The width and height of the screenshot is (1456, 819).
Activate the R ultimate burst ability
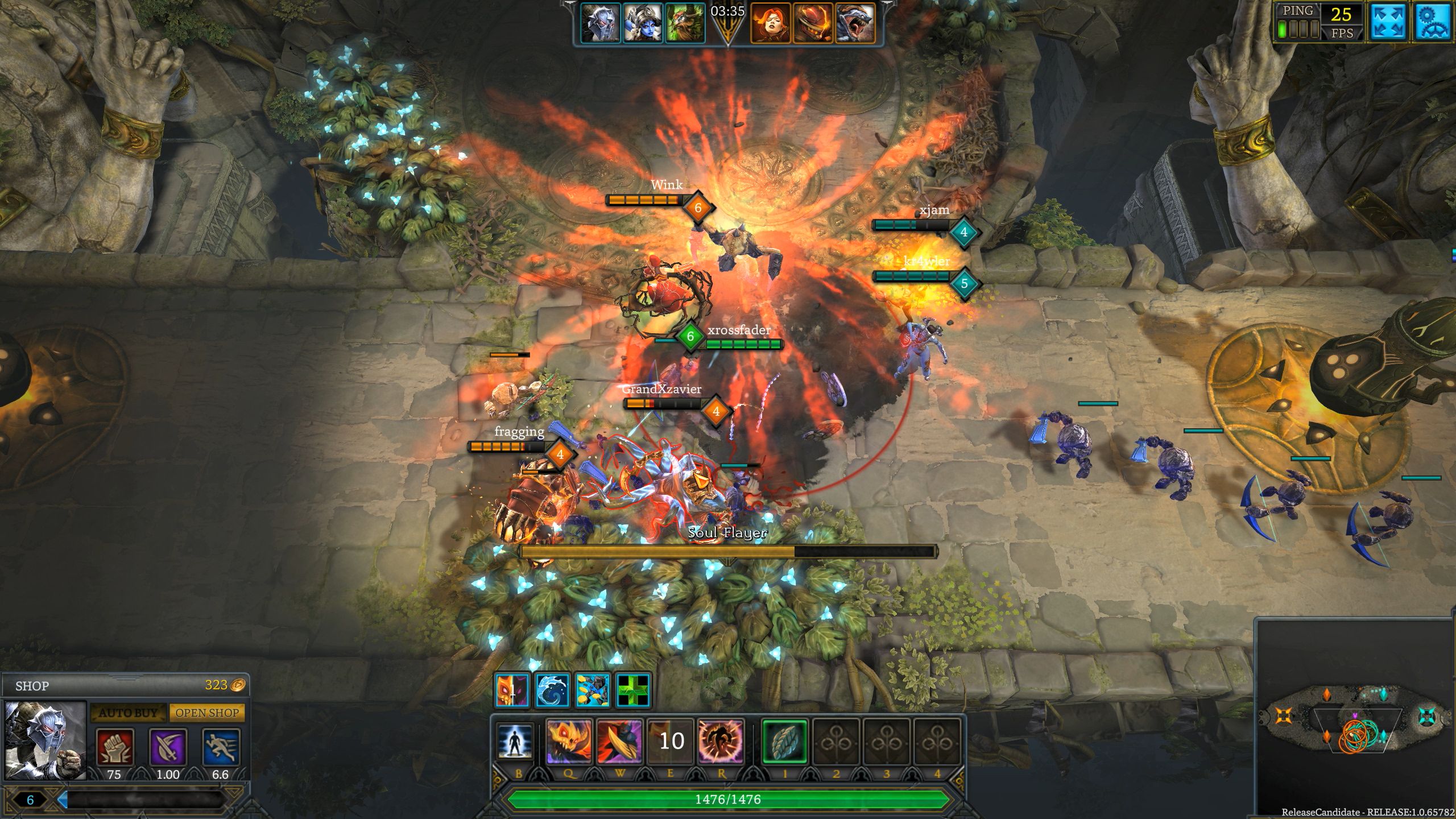(x=721, y=741)
